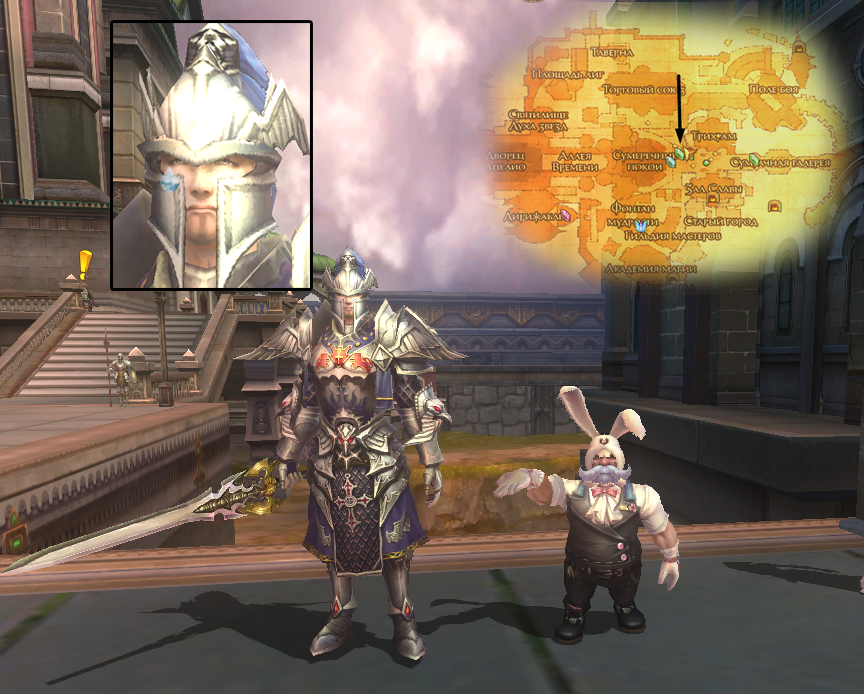Select the Академия магии location
This screenshot has width=864, height=694.
[x=650, y=269]
